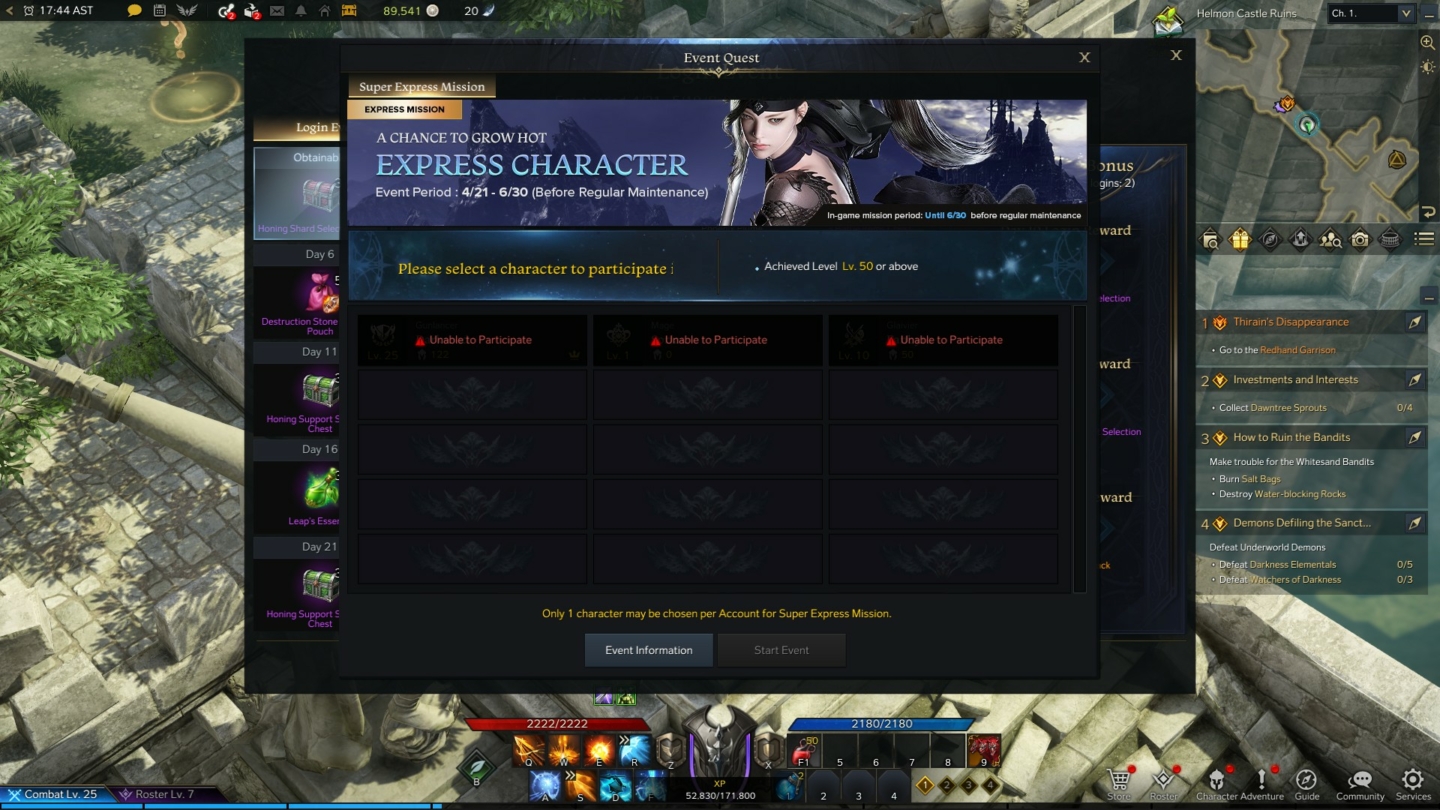
Task: Toggle tracking for Demons Defiling the Sanct quest
Action: (1414, 522)
